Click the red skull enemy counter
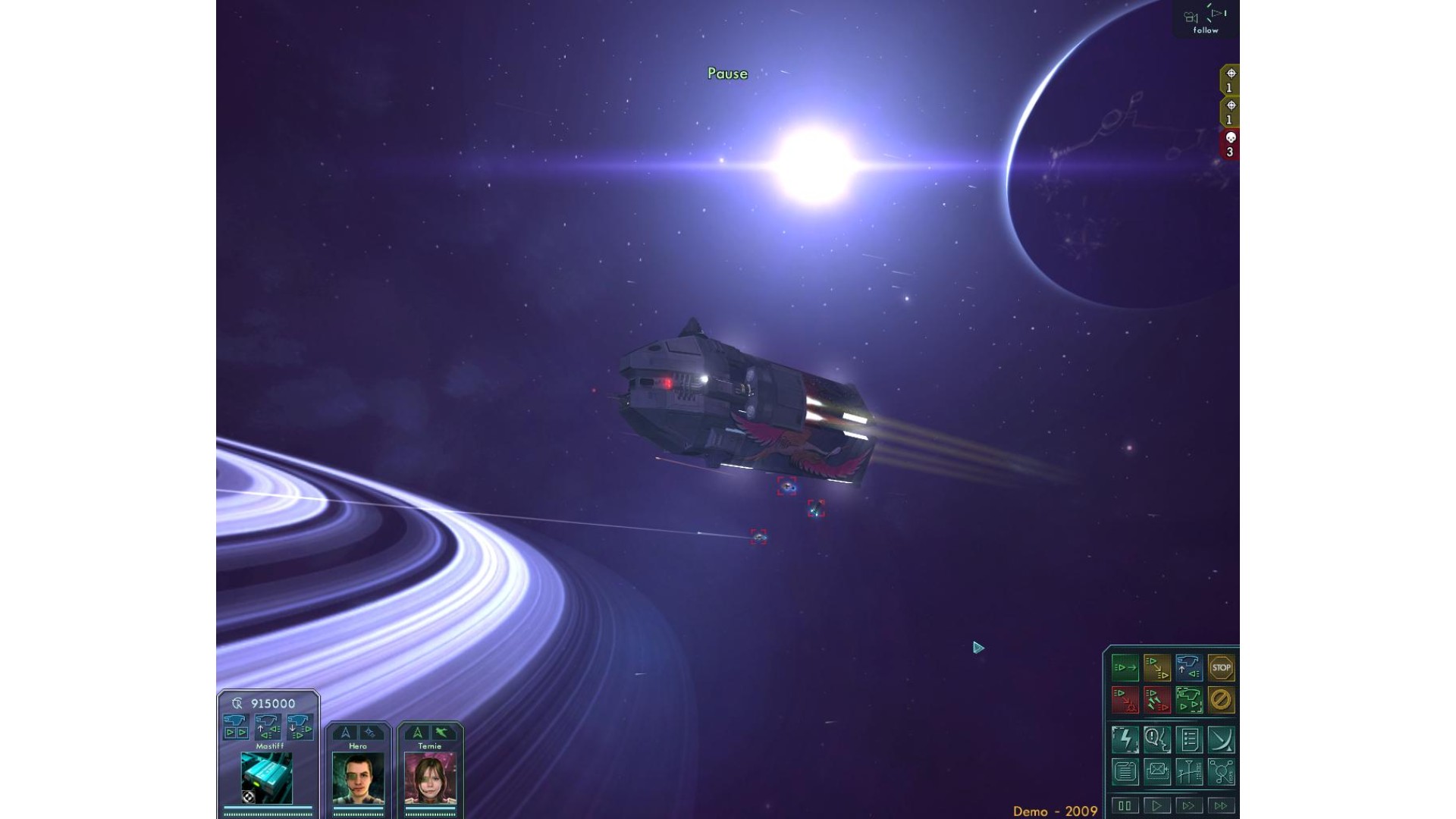The width and height of the screenshot is (1456, 819). (1230, 144)
